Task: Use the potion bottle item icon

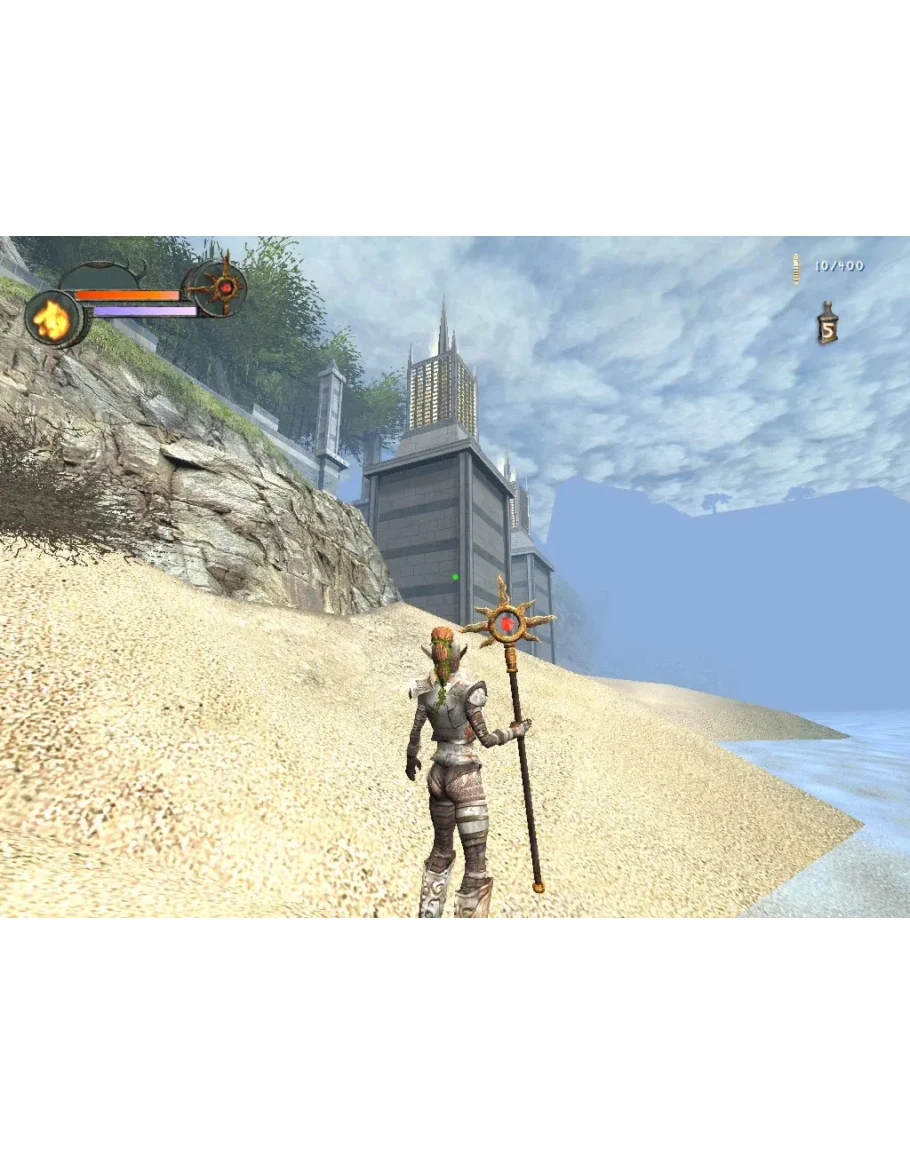Action: [x=827, y=324]
